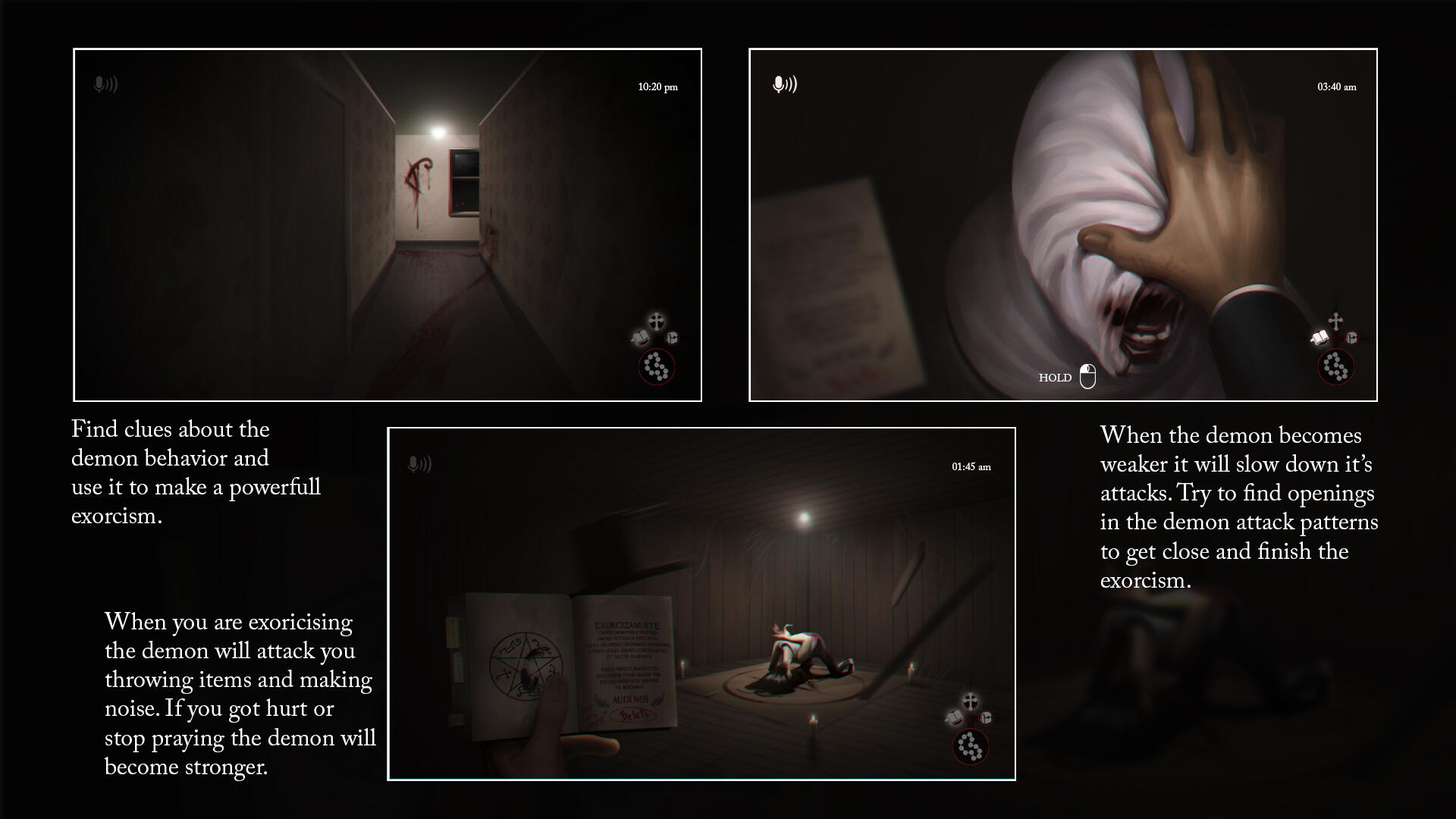Viewport: 1456px width, 819px height.
Task: Open the bible icon in the hallway HUD
Action: (x=639, y=337)
